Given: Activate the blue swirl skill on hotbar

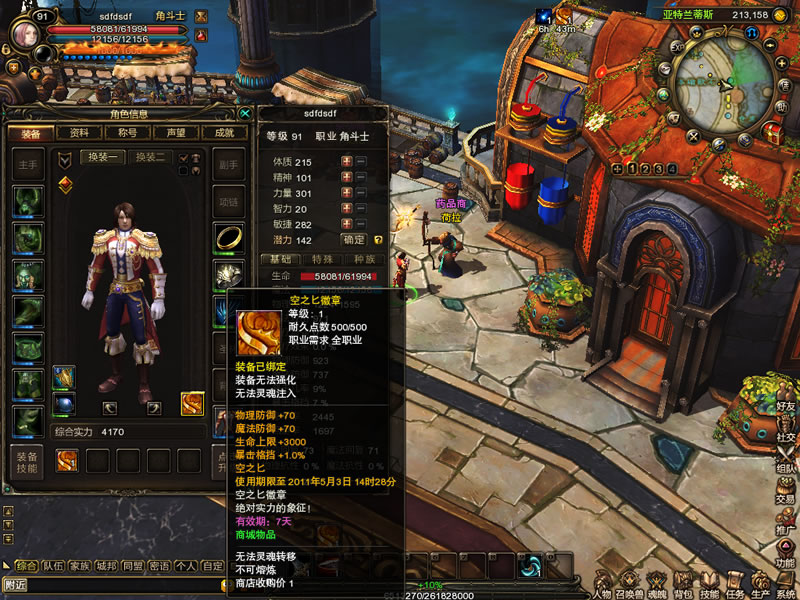Looking at the screenshot, I should (529, 566).
